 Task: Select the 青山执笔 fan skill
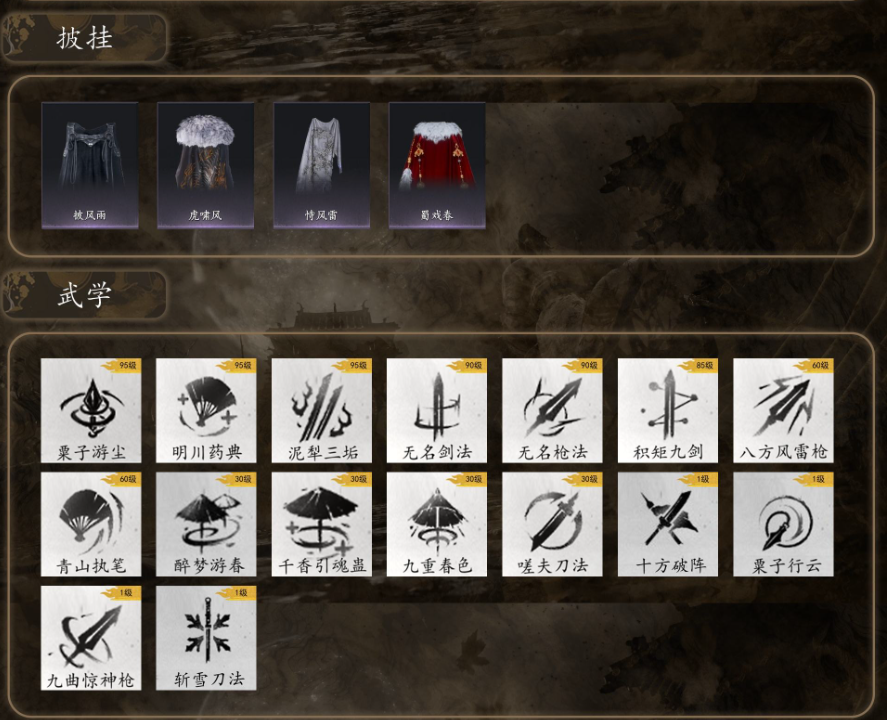tap(91, 525)
